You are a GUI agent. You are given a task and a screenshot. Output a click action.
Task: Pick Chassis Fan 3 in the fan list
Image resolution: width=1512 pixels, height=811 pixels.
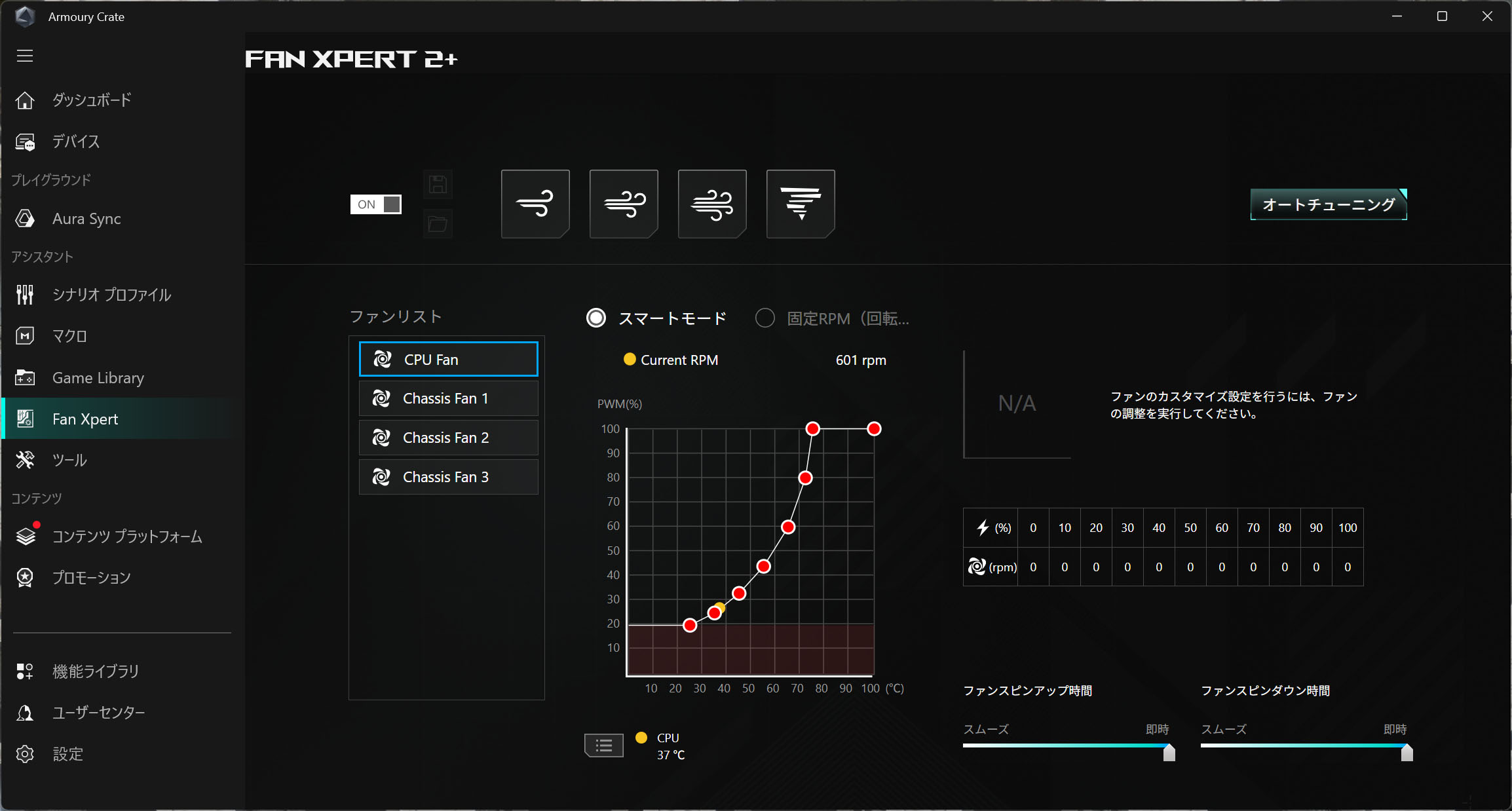[448, 477]
